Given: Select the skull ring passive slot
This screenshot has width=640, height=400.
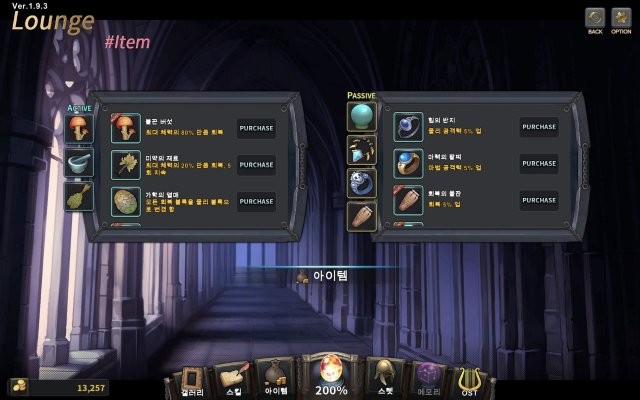Looking at the screenshot, I should [361, 183].
